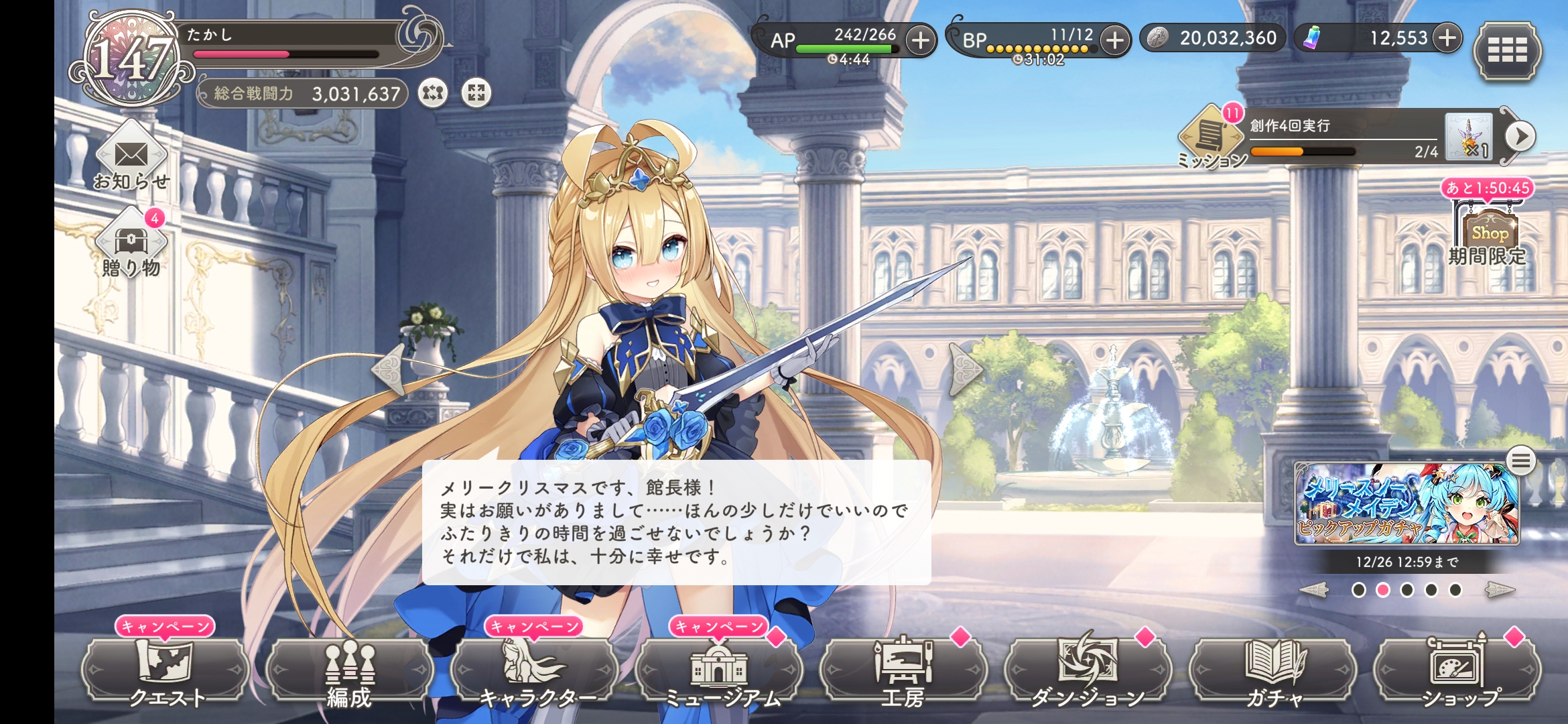Tap the plus button to refill AP
The image size is (1568, 724).
(921, 40)
